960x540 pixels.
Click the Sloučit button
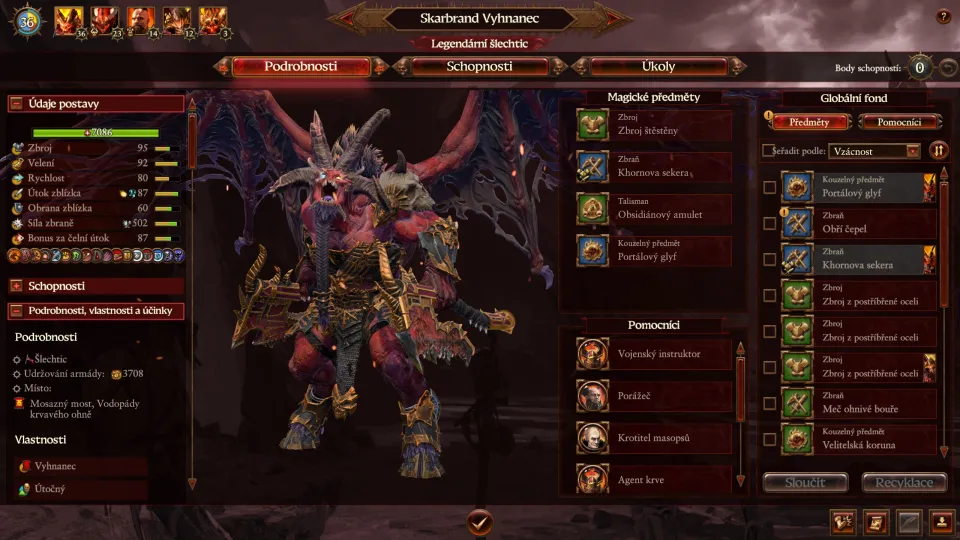[806, 483]
